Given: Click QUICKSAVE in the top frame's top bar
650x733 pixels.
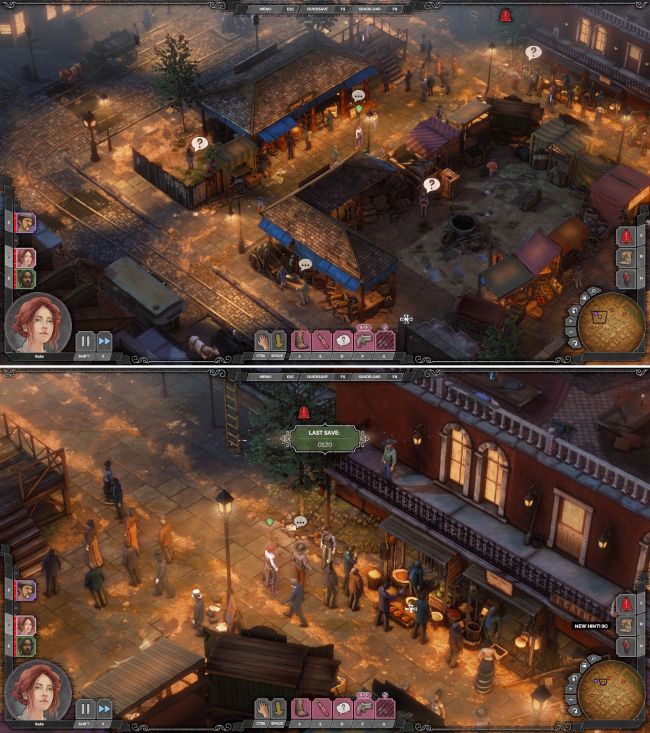Looking at the screenshot, I should (316, 8).
